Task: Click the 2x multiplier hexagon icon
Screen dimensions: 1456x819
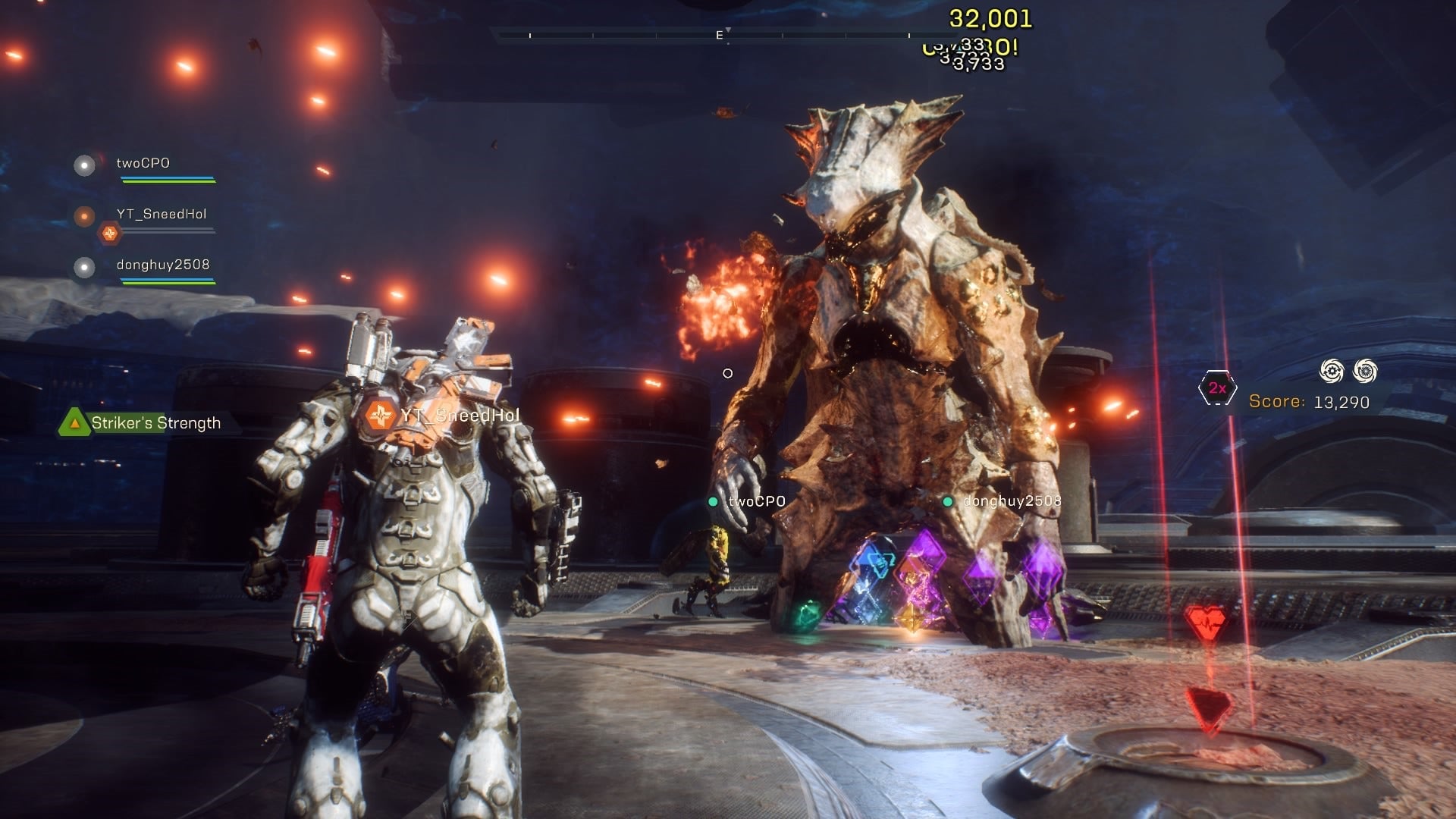Action: click(x=1217, y=388)
